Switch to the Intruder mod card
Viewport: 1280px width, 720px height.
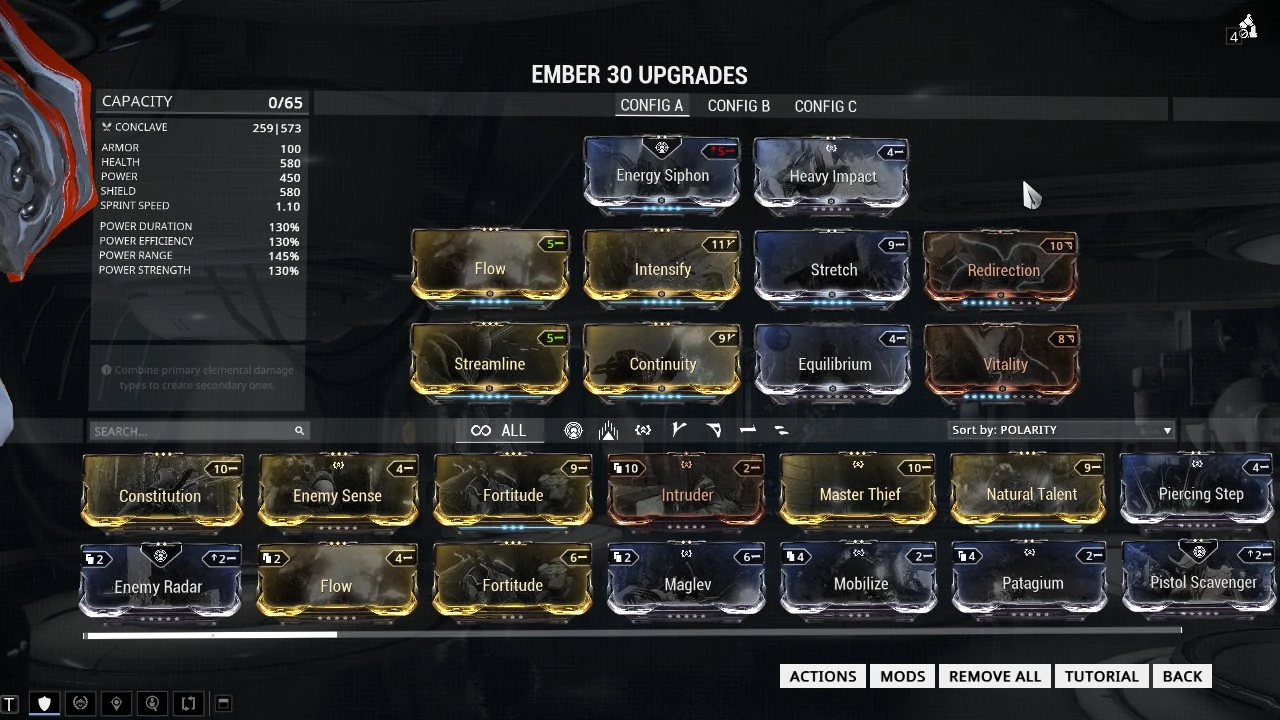pyautogui.click(x=686, y=495)
